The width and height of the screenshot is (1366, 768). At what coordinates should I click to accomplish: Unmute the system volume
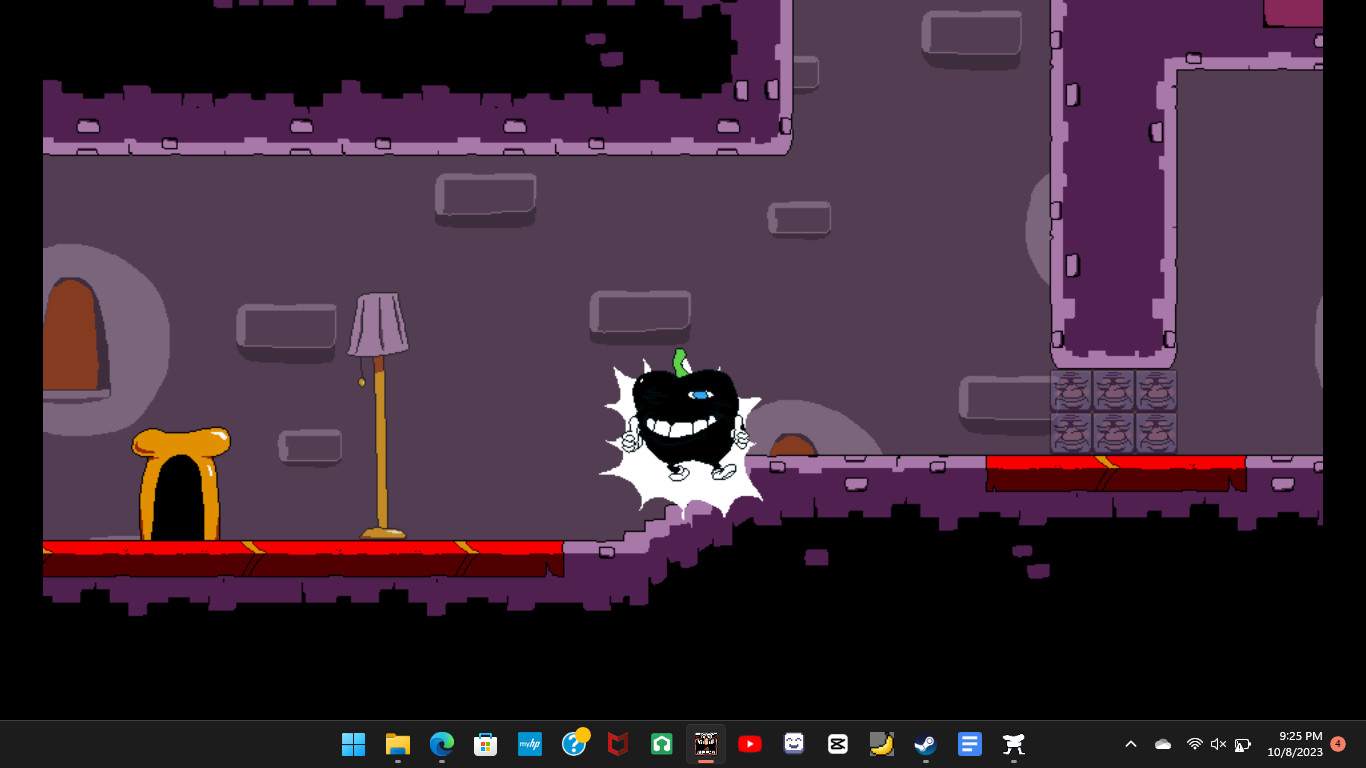pyautogui.click(x=1218, y=744)
